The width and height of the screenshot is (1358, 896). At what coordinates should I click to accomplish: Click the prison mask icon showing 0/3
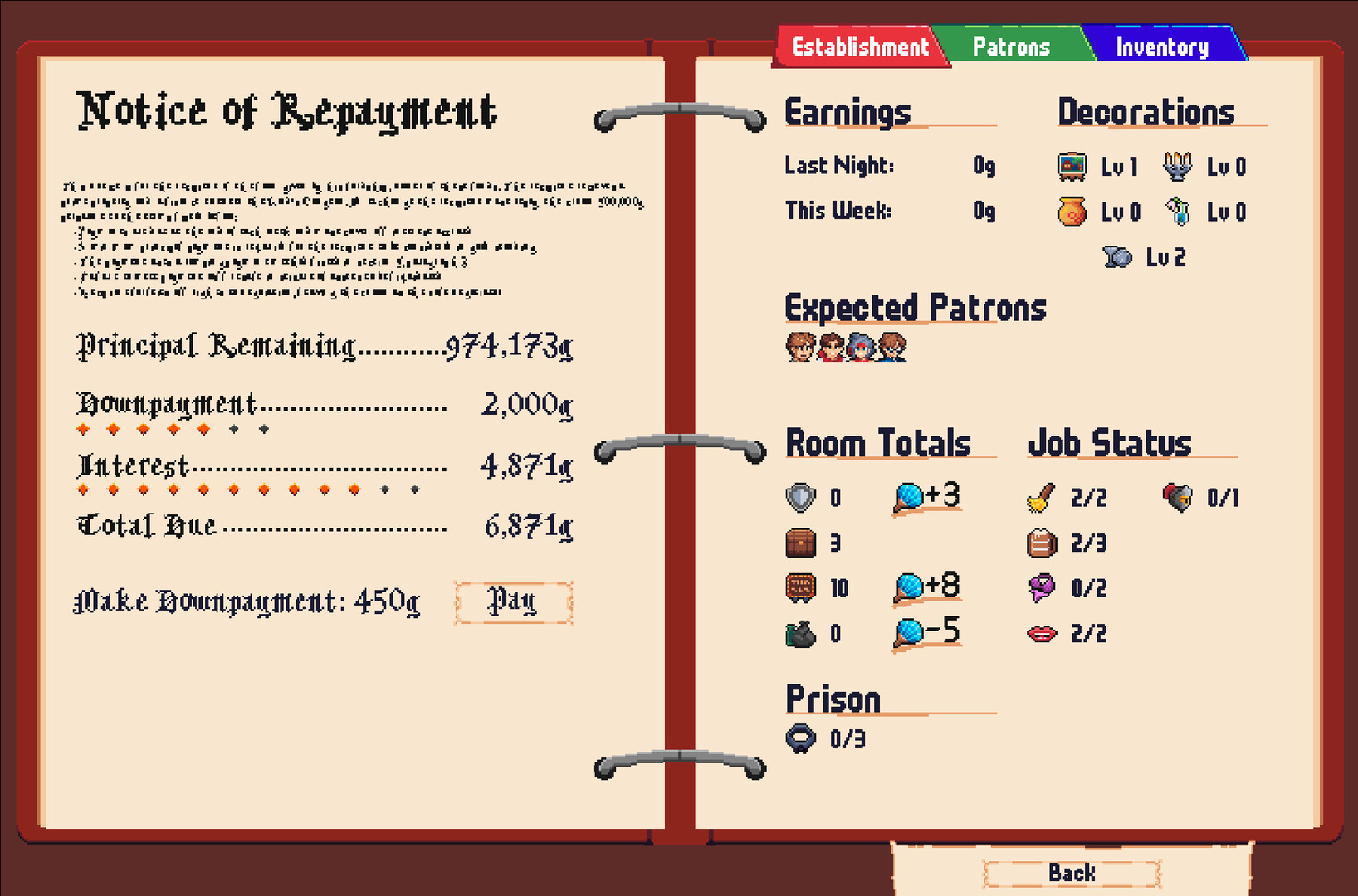[801, 737]
